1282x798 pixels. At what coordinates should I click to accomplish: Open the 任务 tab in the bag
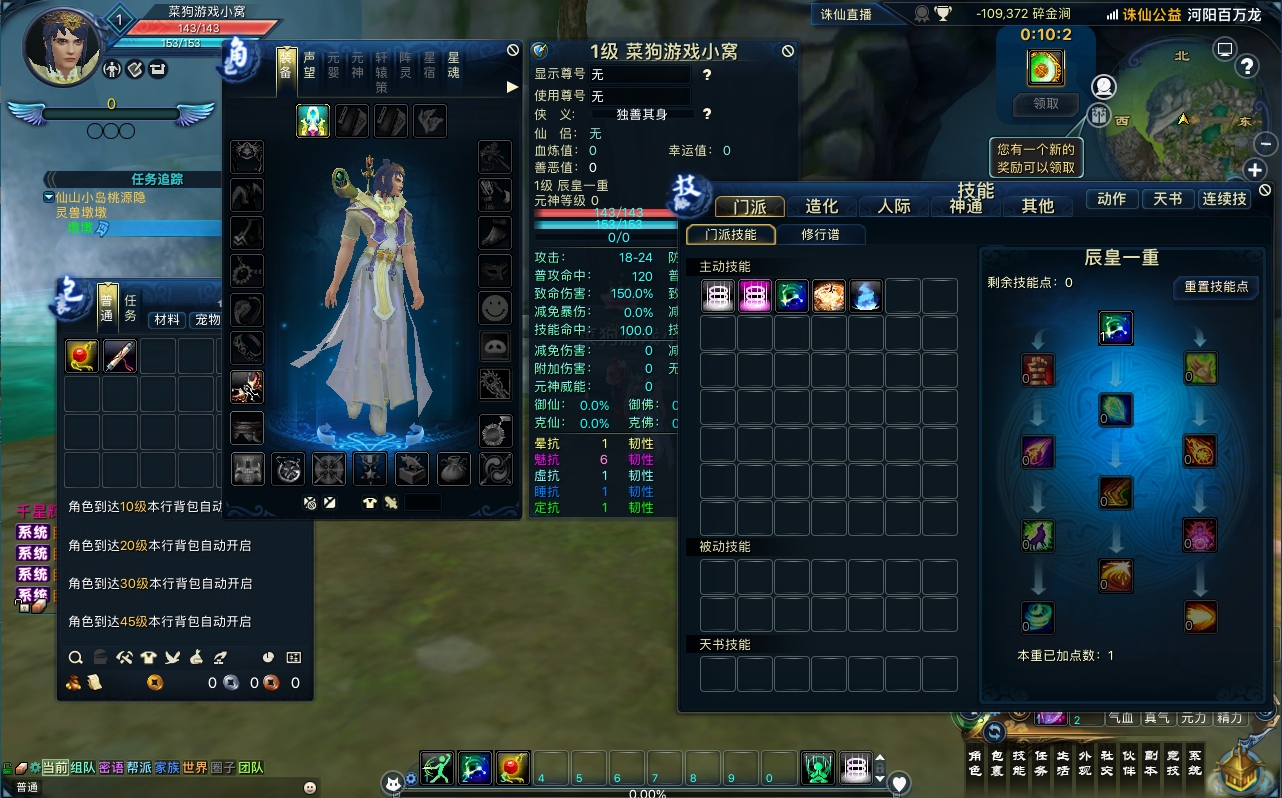coord(130,307)
